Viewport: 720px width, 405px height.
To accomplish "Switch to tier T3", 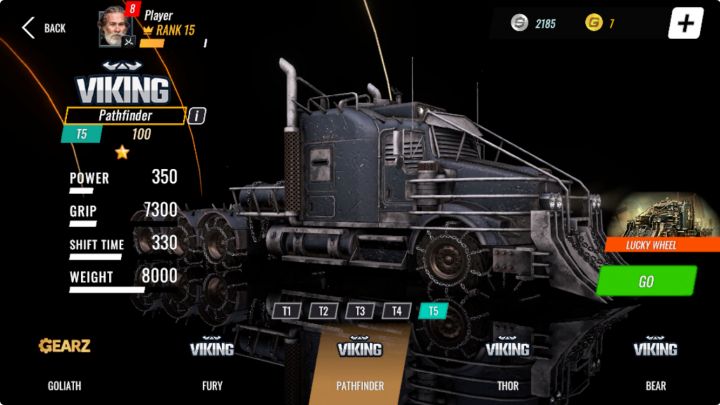I will [x=360, y=311].
